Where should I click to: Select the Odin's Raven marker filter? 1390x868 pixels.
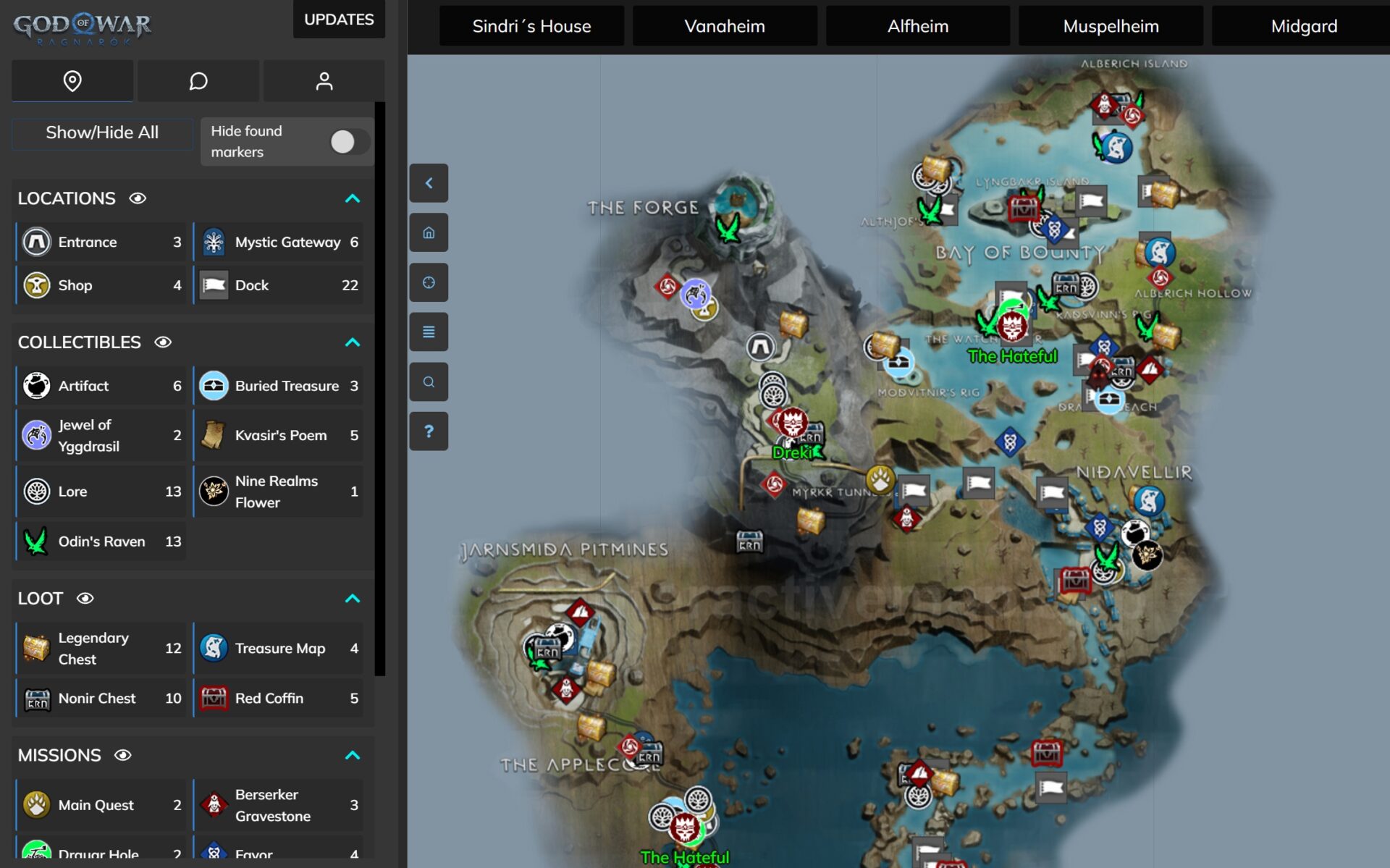pos(101,541)
